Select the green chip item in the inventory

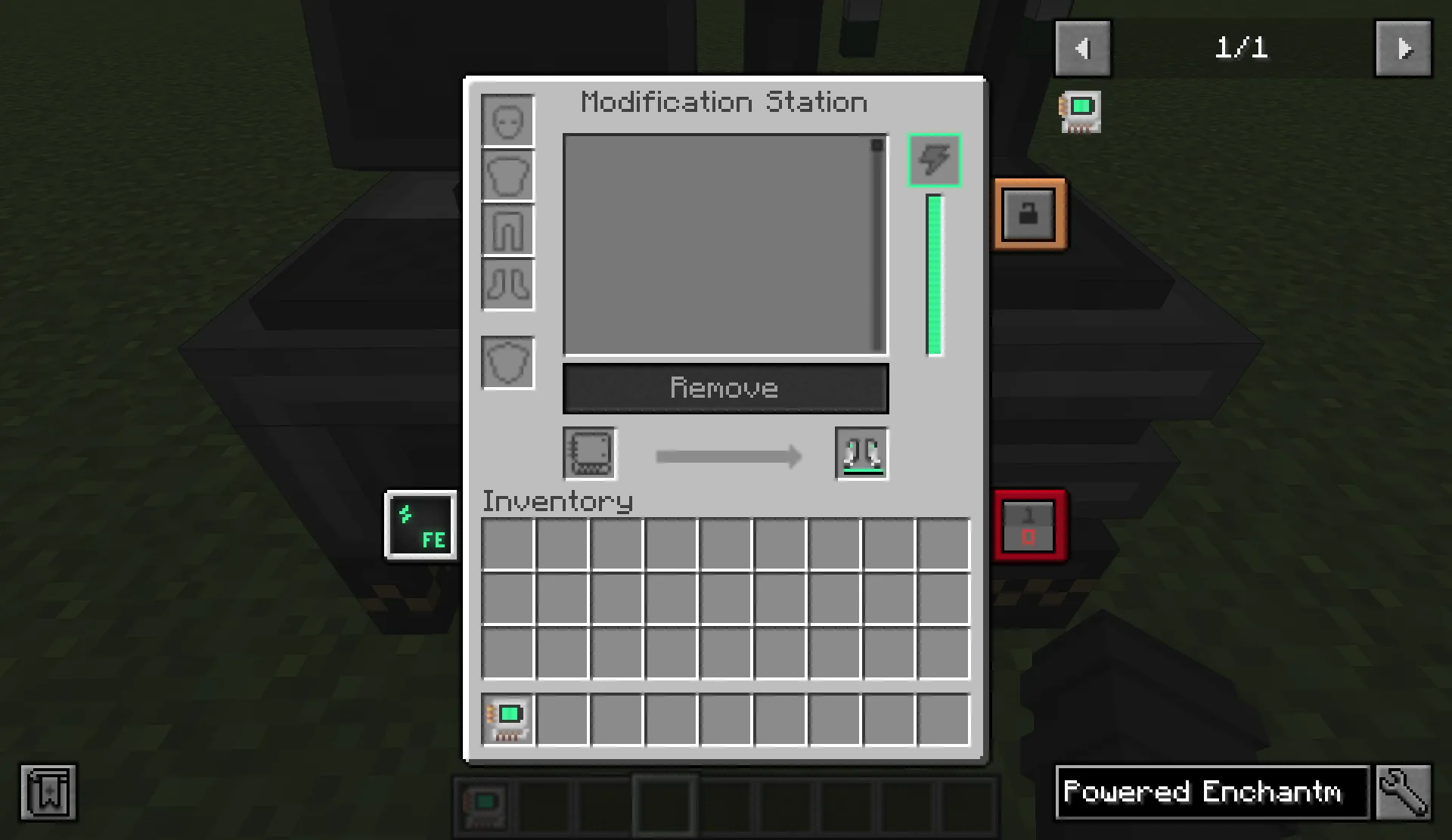[507, 719]
